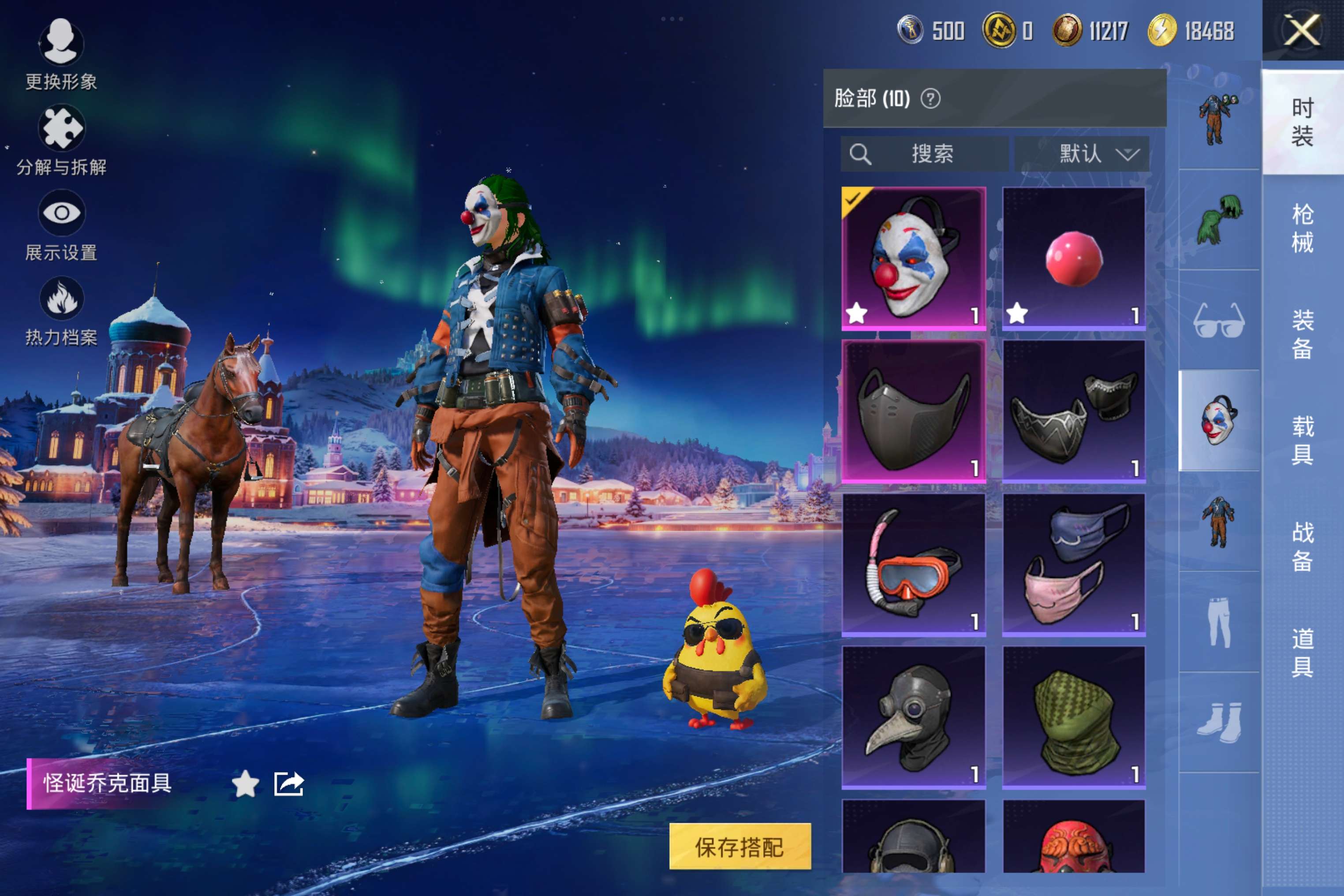
Task: Open 热力档案 heat archive
Action: (61, 310)
